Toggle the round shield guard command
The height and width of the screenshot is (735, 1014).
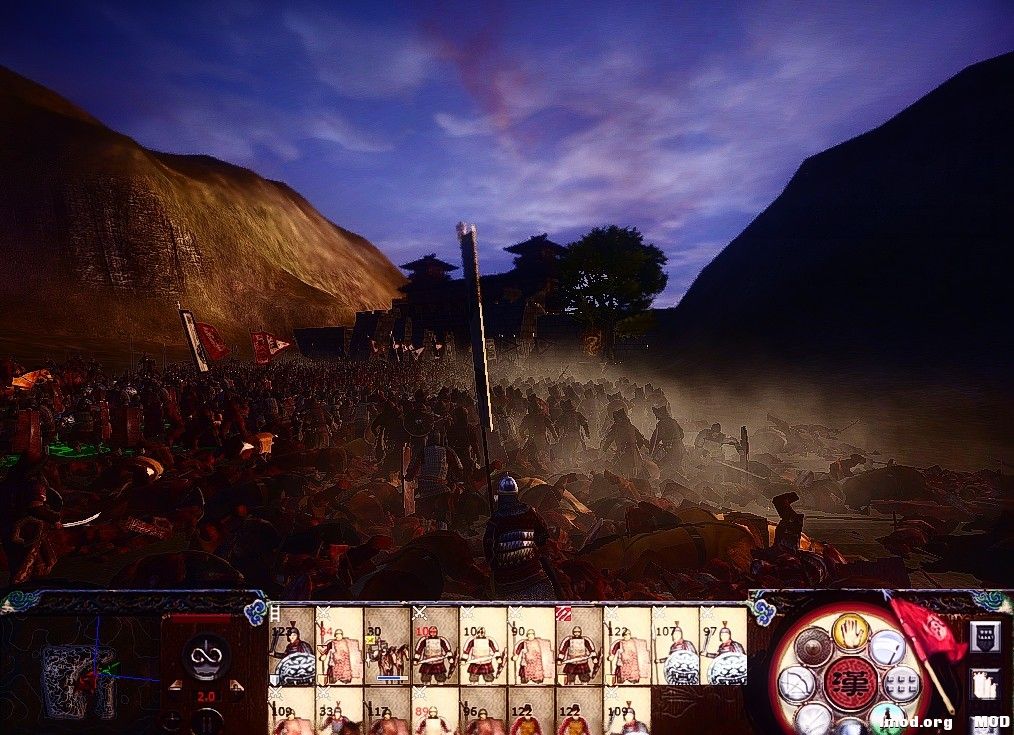point(812,647)
